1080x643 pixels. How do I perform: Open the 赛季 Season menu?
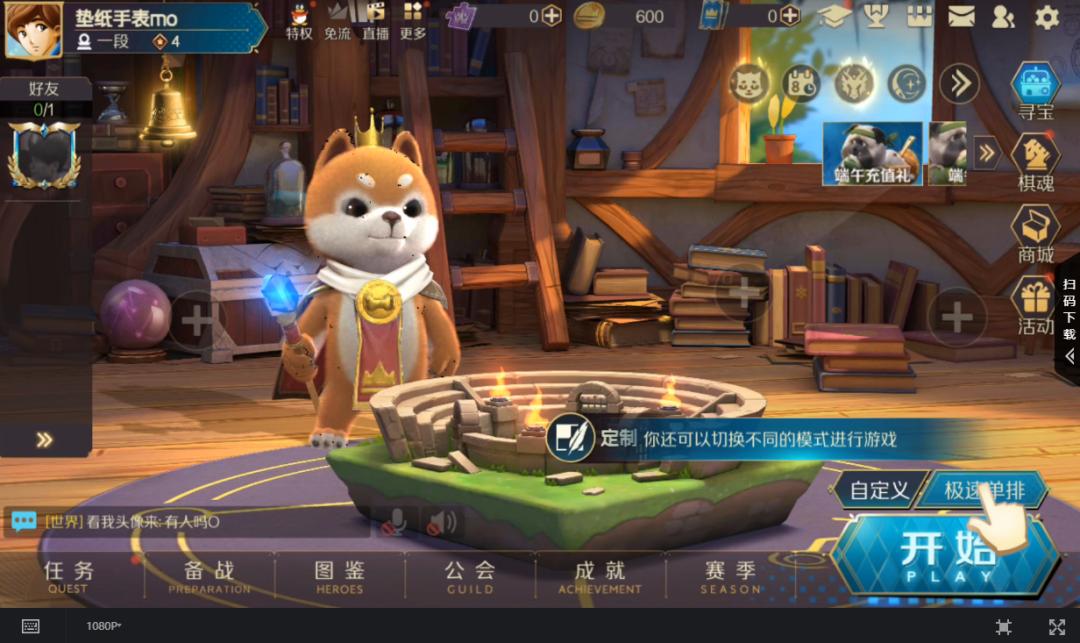(730, 577)
